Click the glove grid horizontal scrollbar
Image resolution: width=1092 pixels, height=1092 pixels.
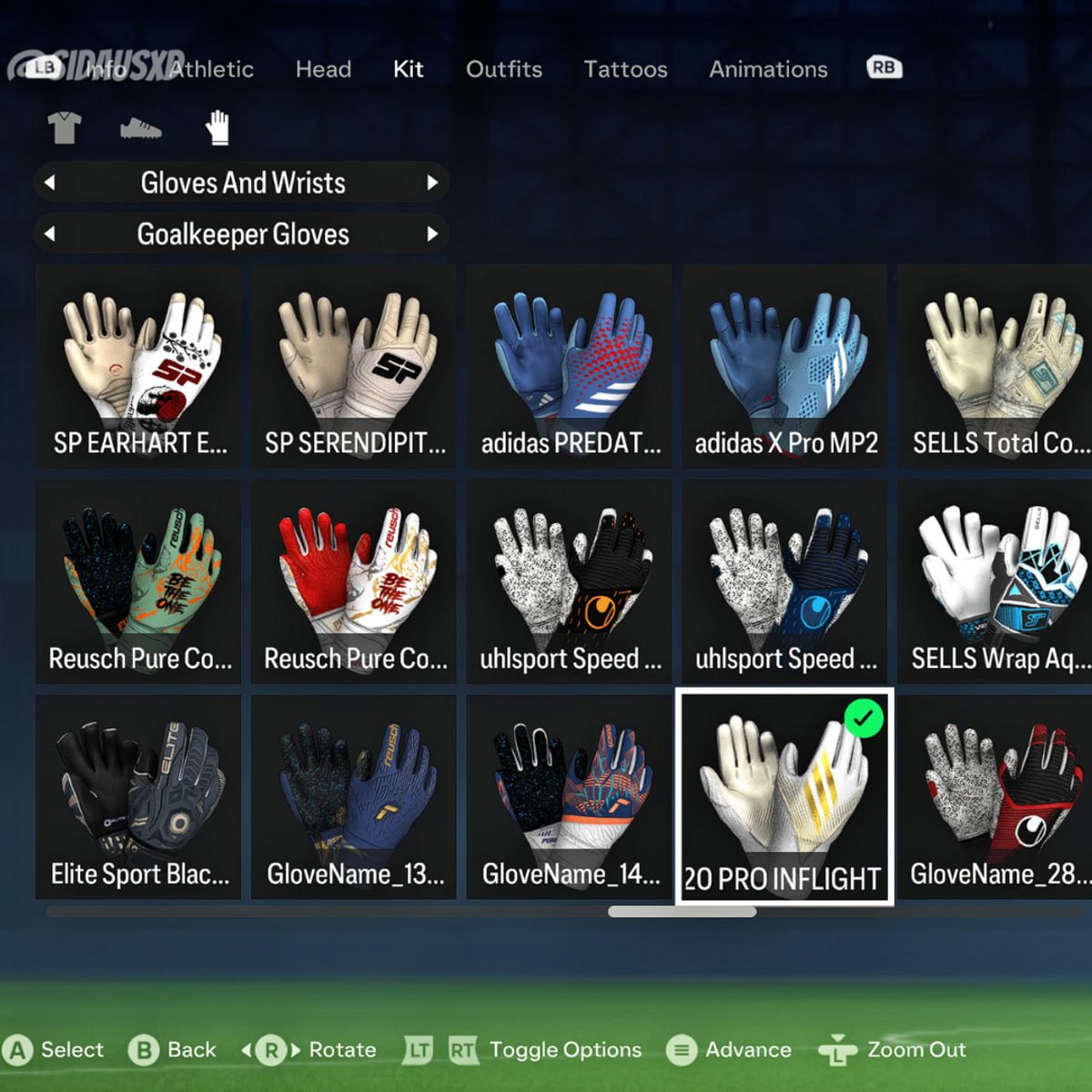pyautogui.click(x=682, y=912)
